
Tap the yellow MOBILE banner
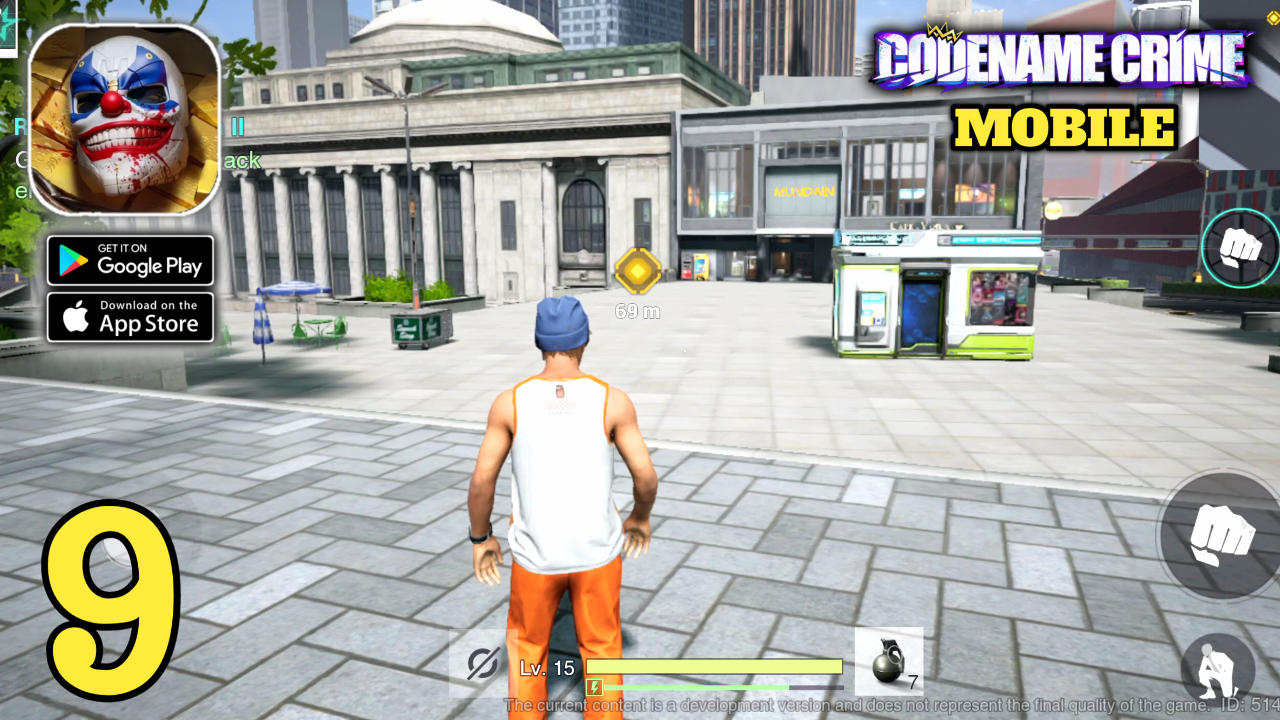(1063, 129)
